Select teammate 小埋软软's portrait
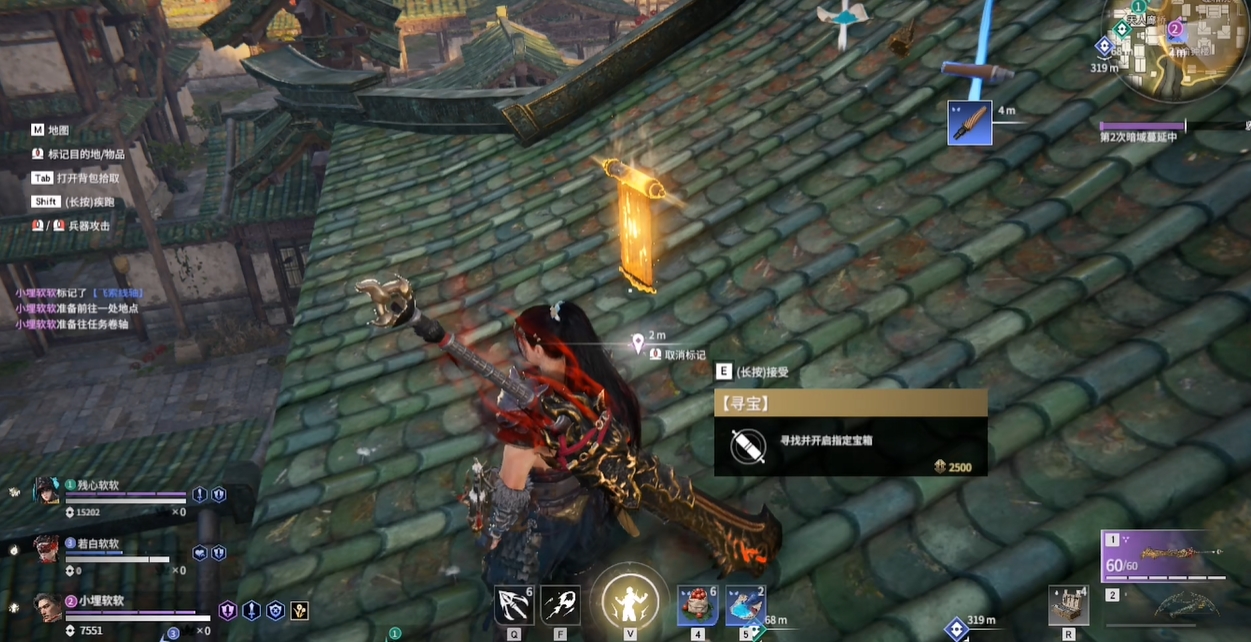 [x=46, y=607]
